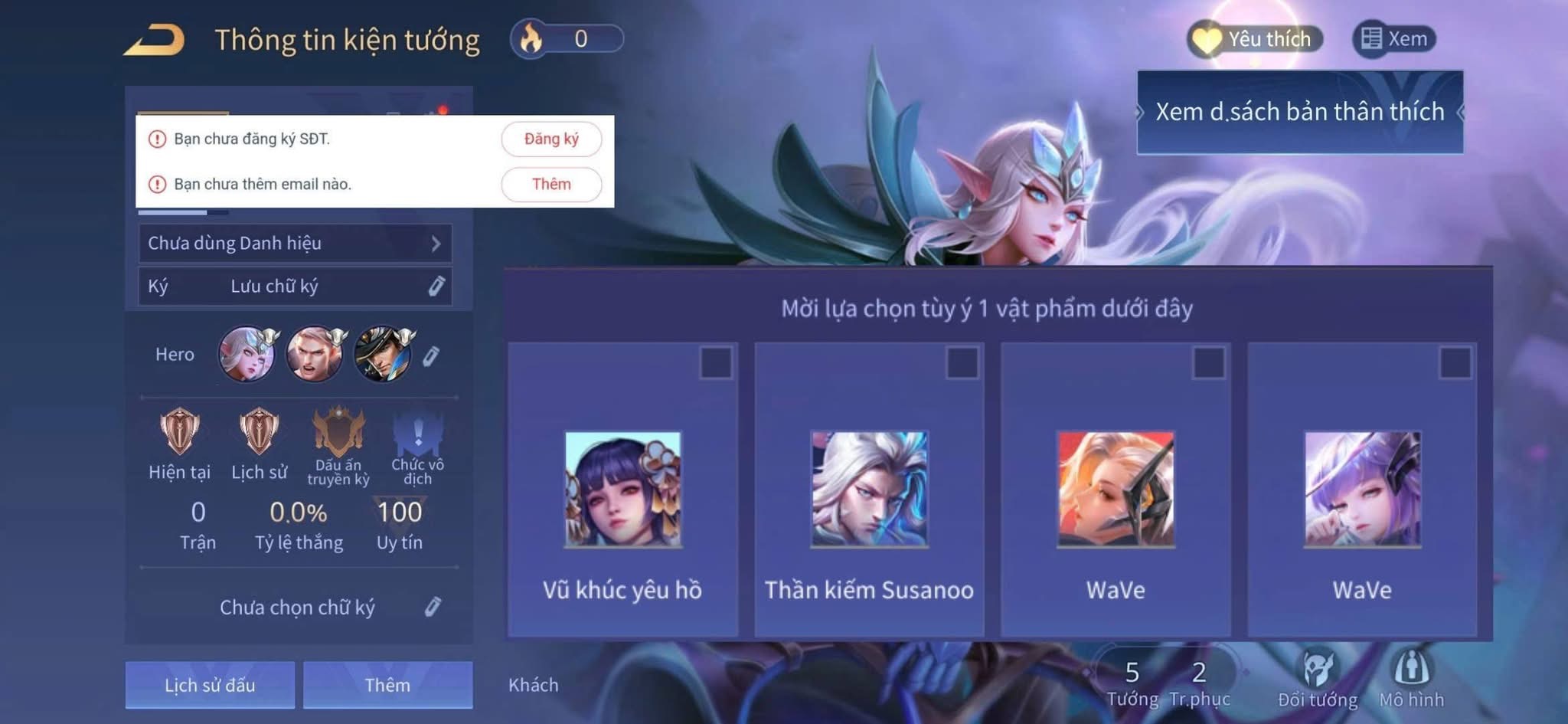Viewport: 1568px width, 724px height.
Task: Pick the orange-haired WaVe portrait
Action: click(x=1116, y=490)
